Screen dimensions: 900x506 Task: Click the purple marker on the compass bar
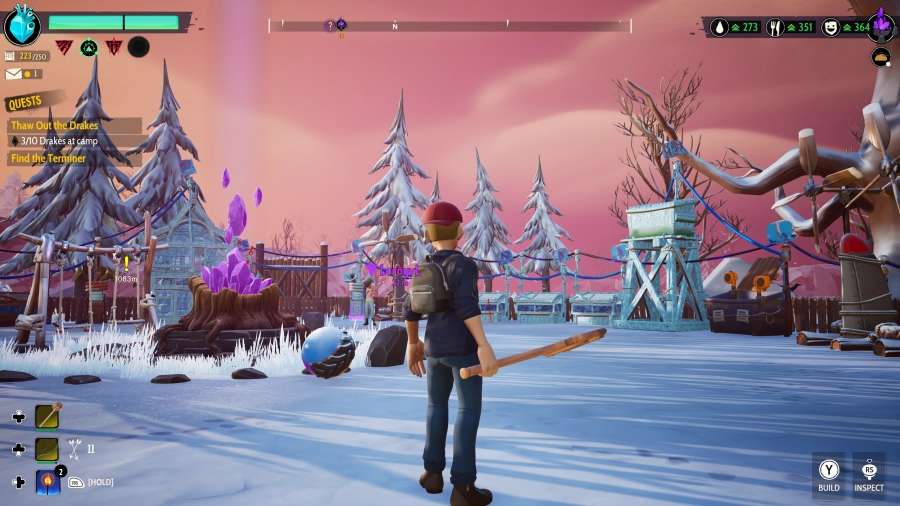click(341, 24)
